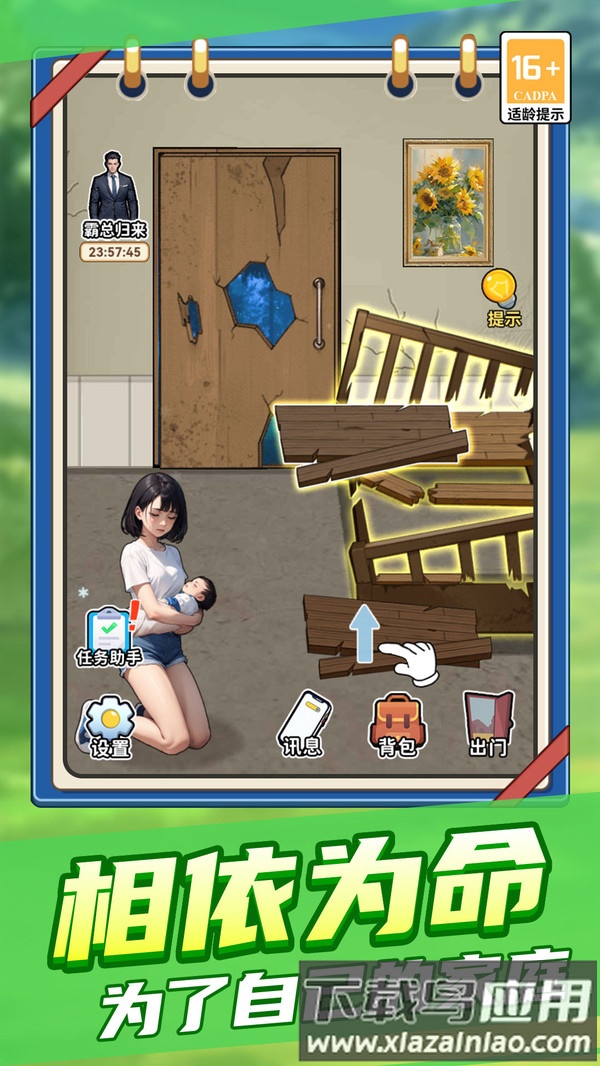Open the 设置 settings gear

coord(110,723)
